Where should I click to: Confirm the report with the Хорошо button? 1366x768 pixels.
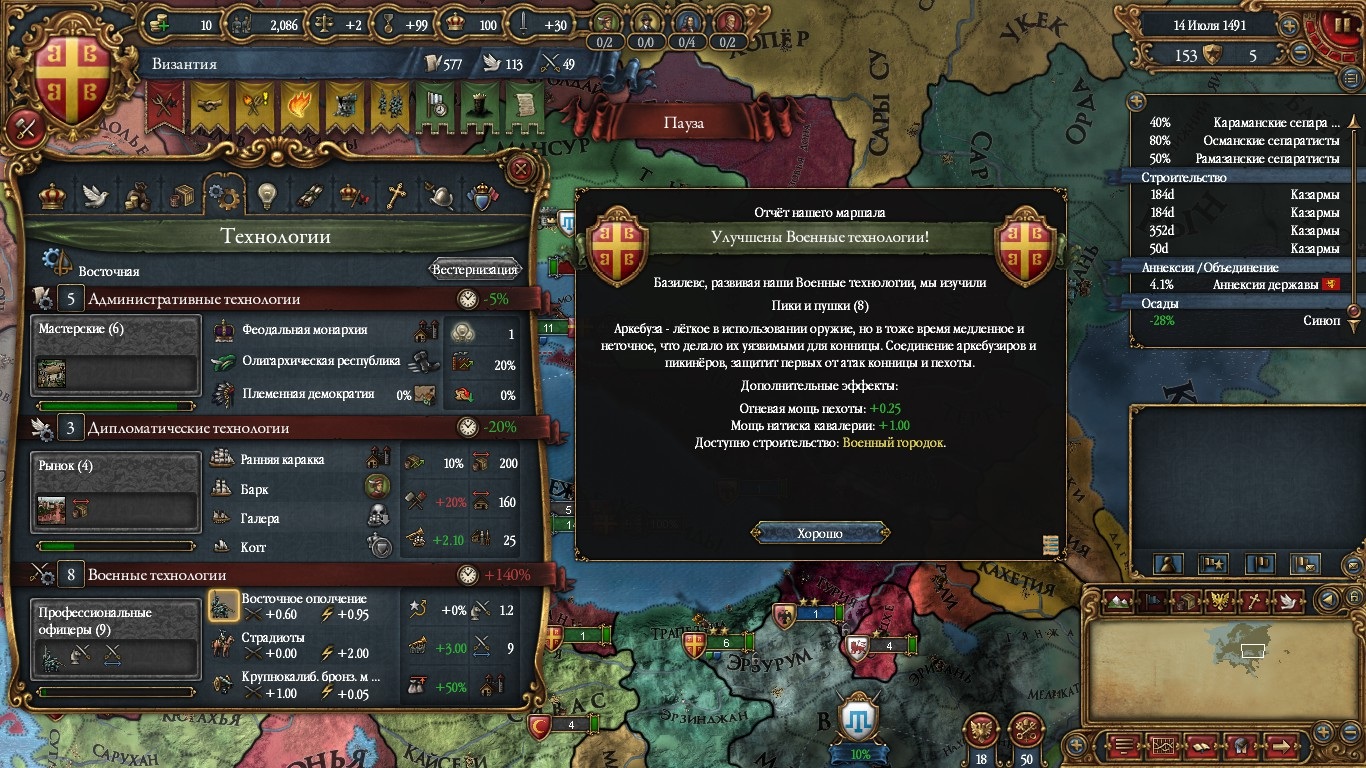pos(820,533)
